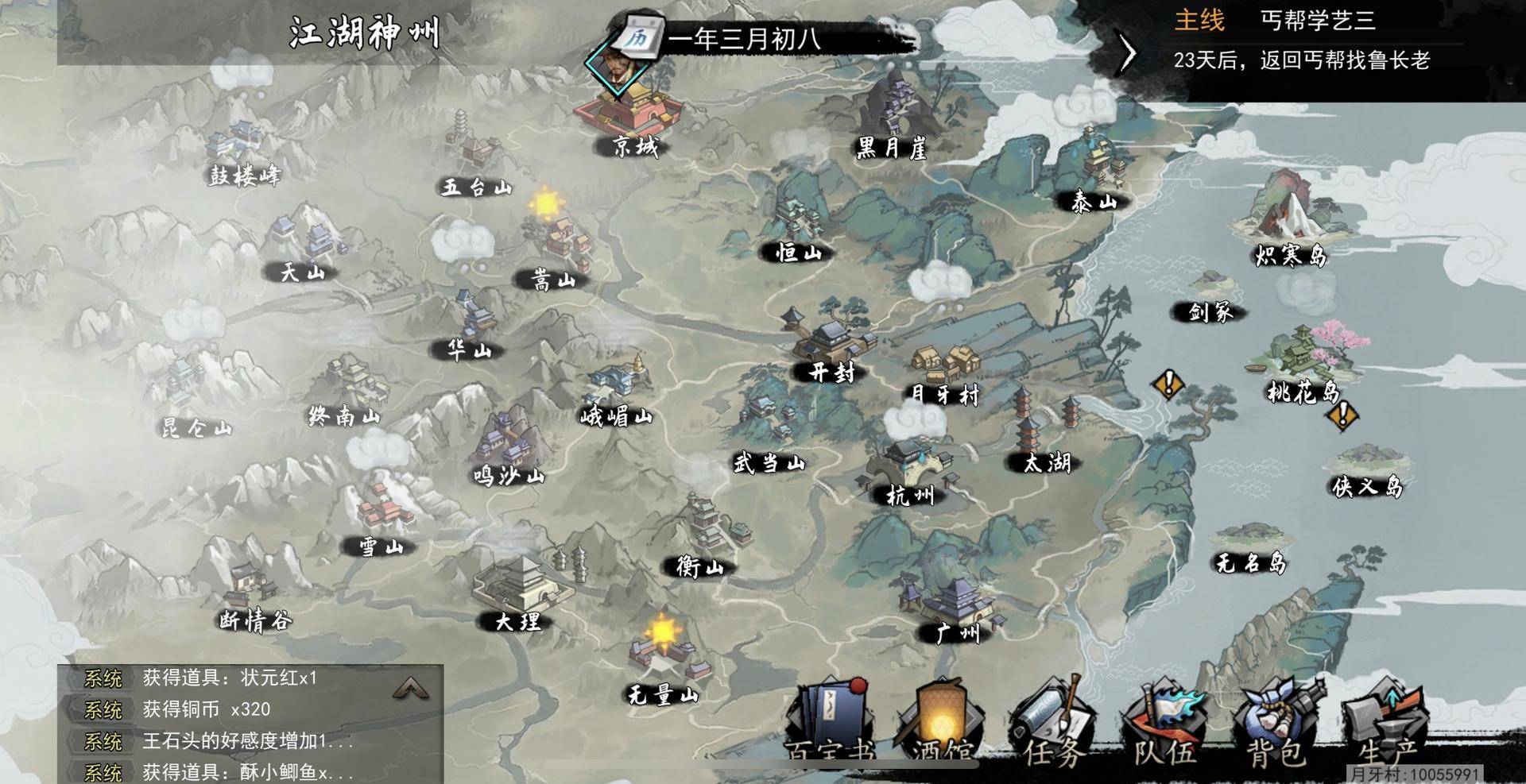Image resolution: width=1526 pixels, height=784 pixels.
Task: Expand the system message log arrow
Action: click(x=411, y=688)
